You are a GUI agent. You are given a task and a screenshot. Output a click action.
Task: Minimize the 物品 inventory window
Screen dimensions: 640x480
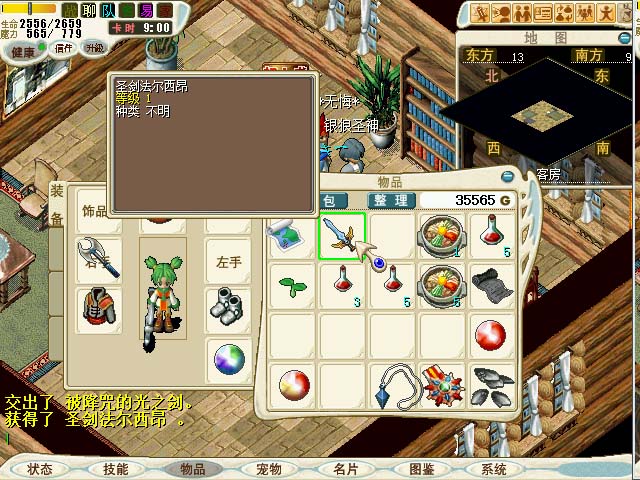507,177
